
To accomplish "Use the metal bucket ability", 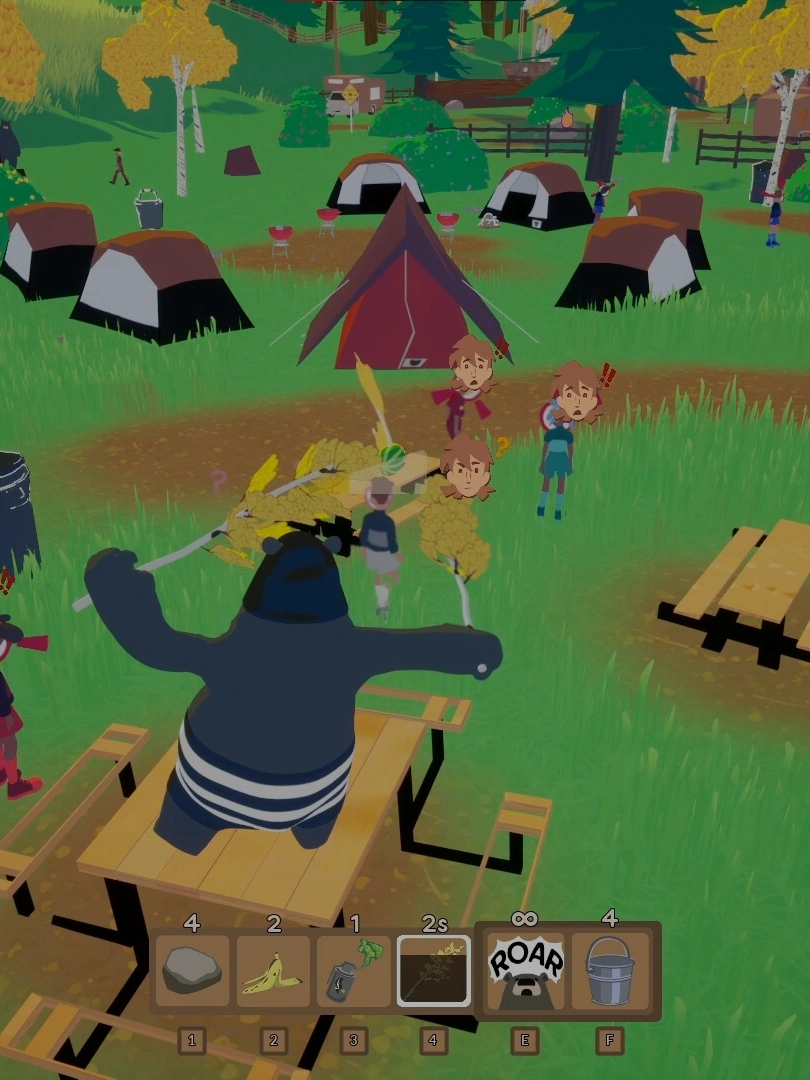I will [x=609, y=970].
